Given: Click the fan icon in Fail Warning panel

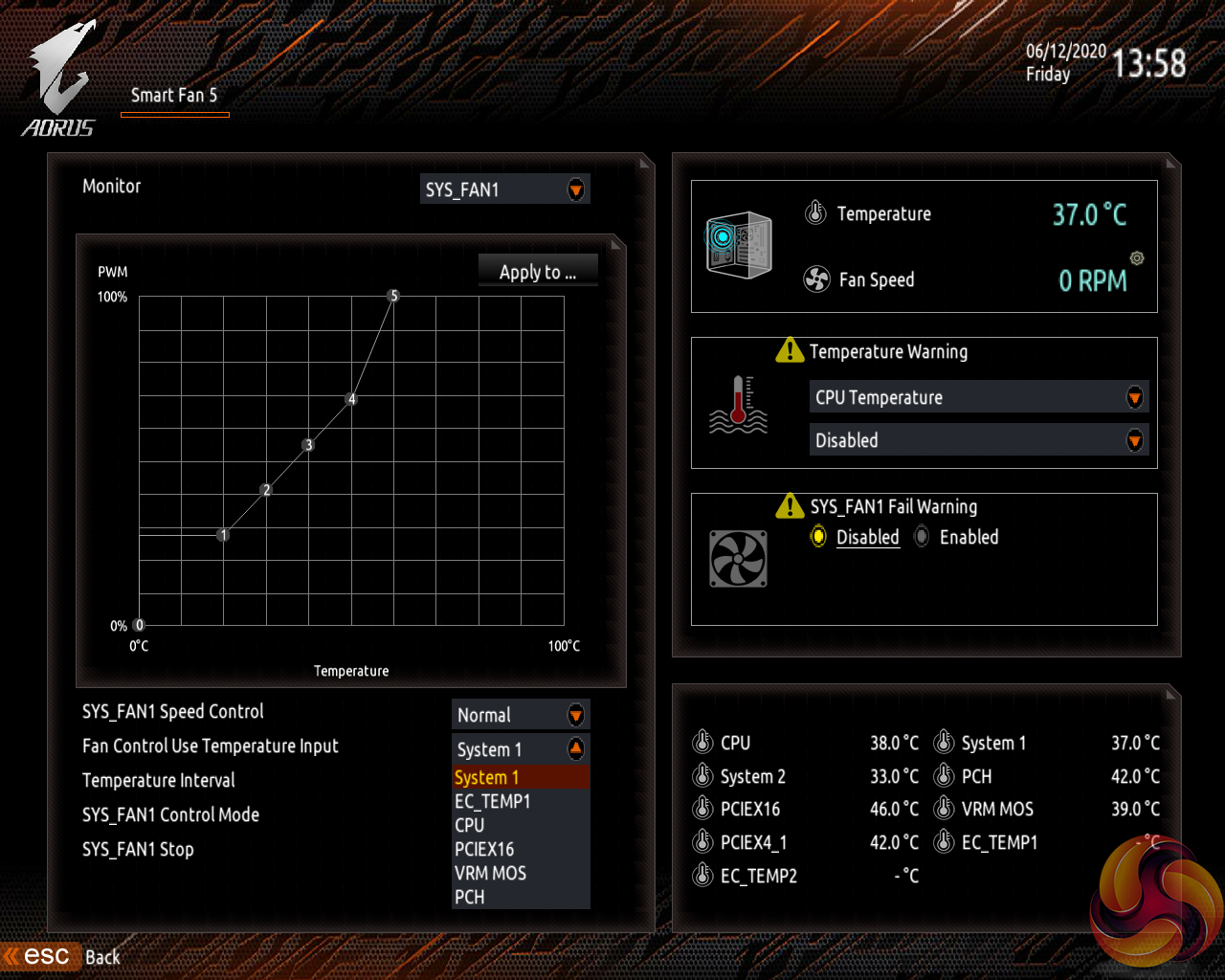Looking at the screenshot, I should click(x=736, y=559).
